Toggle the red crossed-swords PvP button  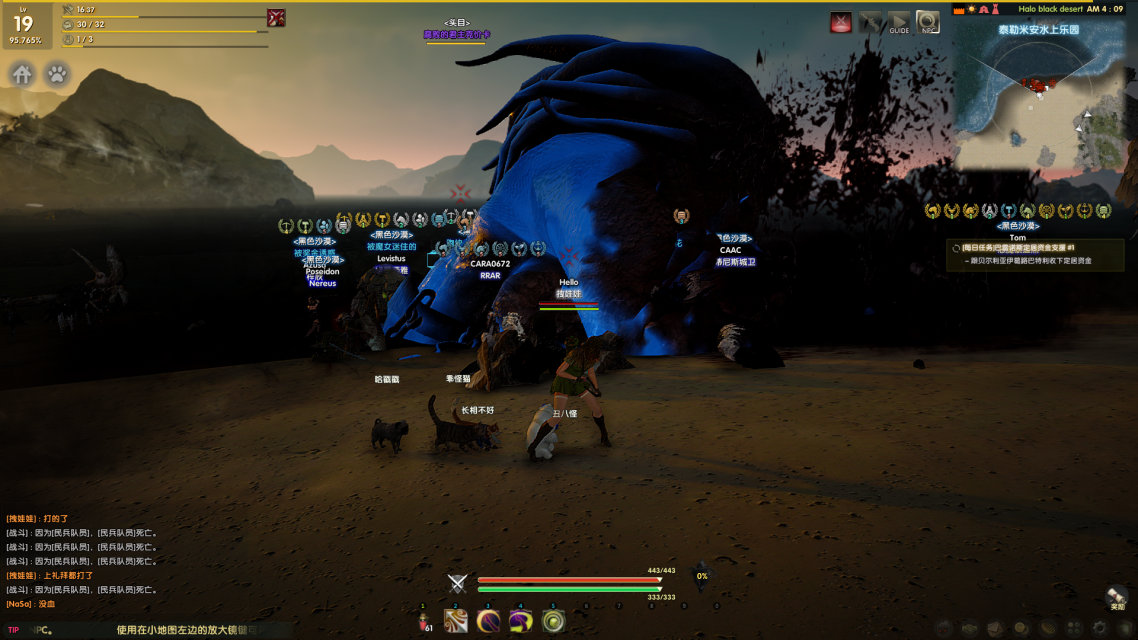coord(842,22)
